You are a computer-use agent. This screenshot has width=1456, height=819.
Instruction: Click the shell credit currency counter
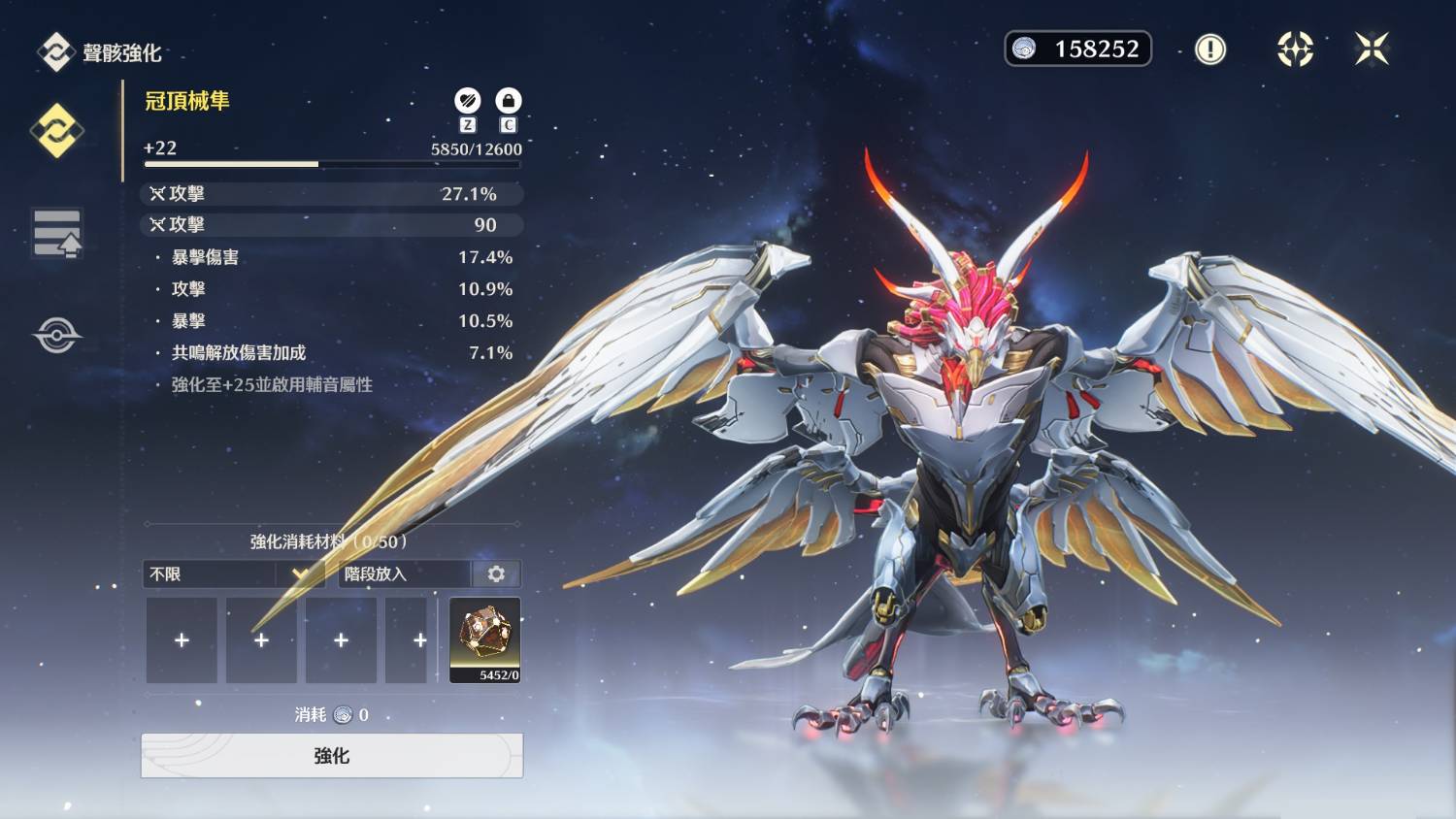pyautogui.click(x=1077, y=49)
